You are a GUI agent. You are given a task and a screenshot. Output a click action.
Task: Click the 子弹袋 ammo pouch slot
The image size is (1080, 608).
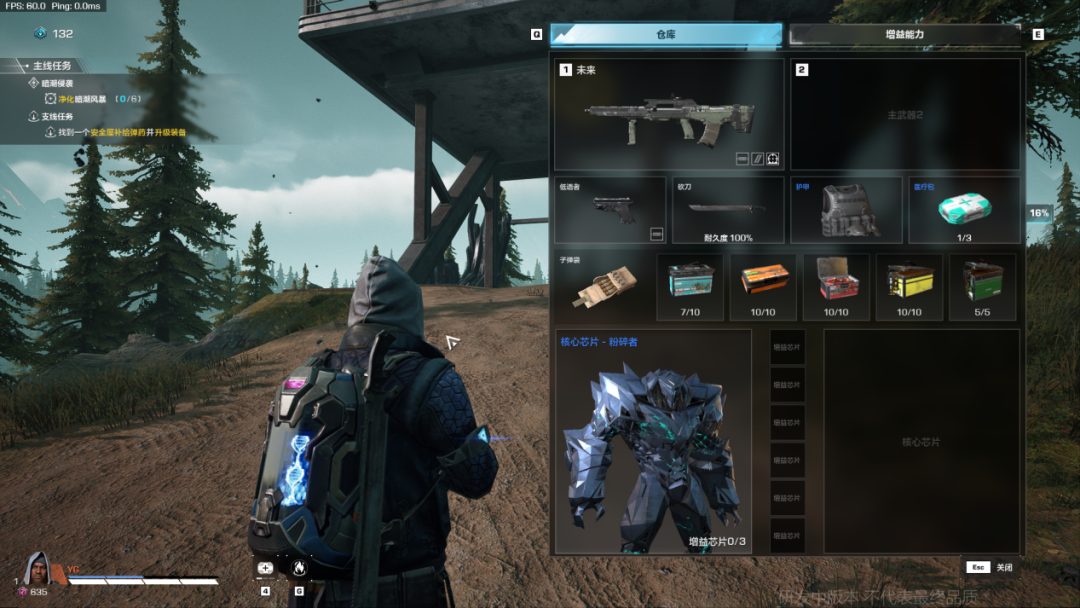click(x=601, y=287)
